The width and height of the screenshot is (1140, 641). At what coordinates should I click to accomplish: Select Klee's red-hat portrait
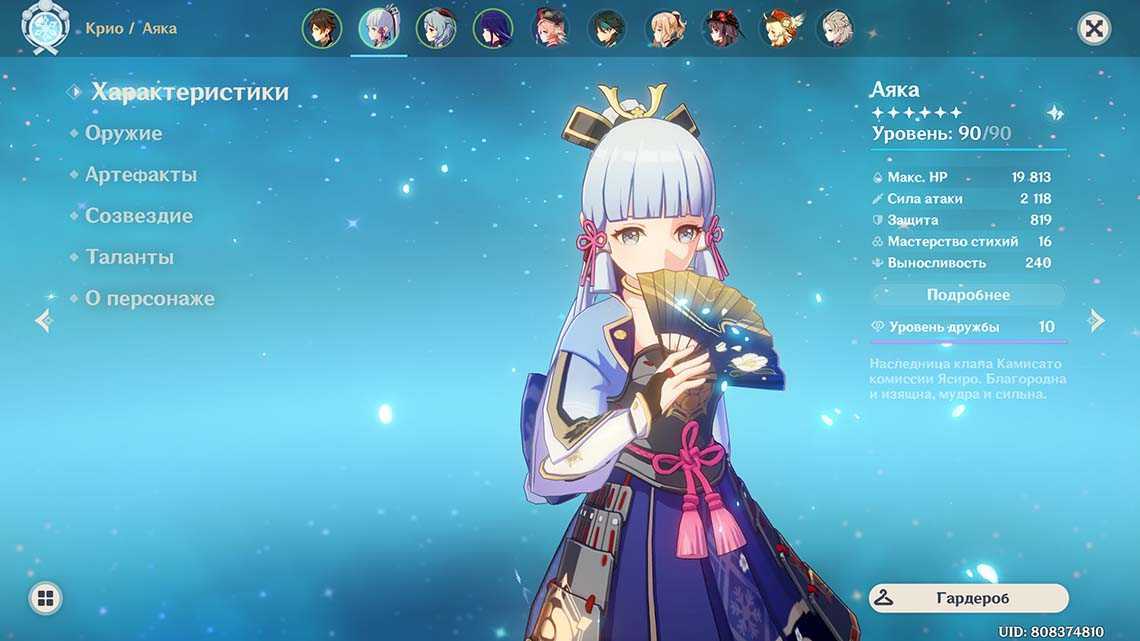(x=778, y=28)
